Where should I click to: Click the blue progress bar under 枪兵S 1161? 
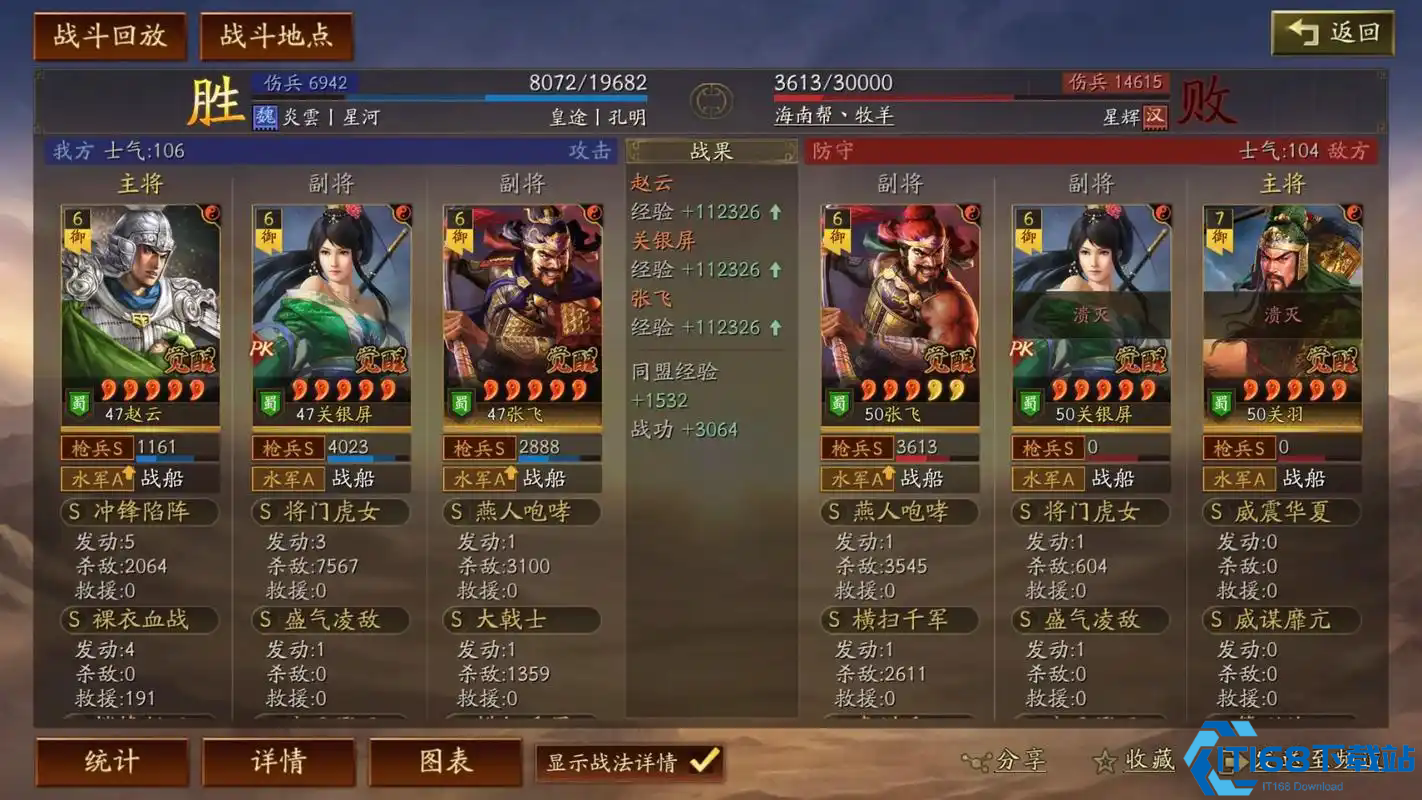[166, 458]
